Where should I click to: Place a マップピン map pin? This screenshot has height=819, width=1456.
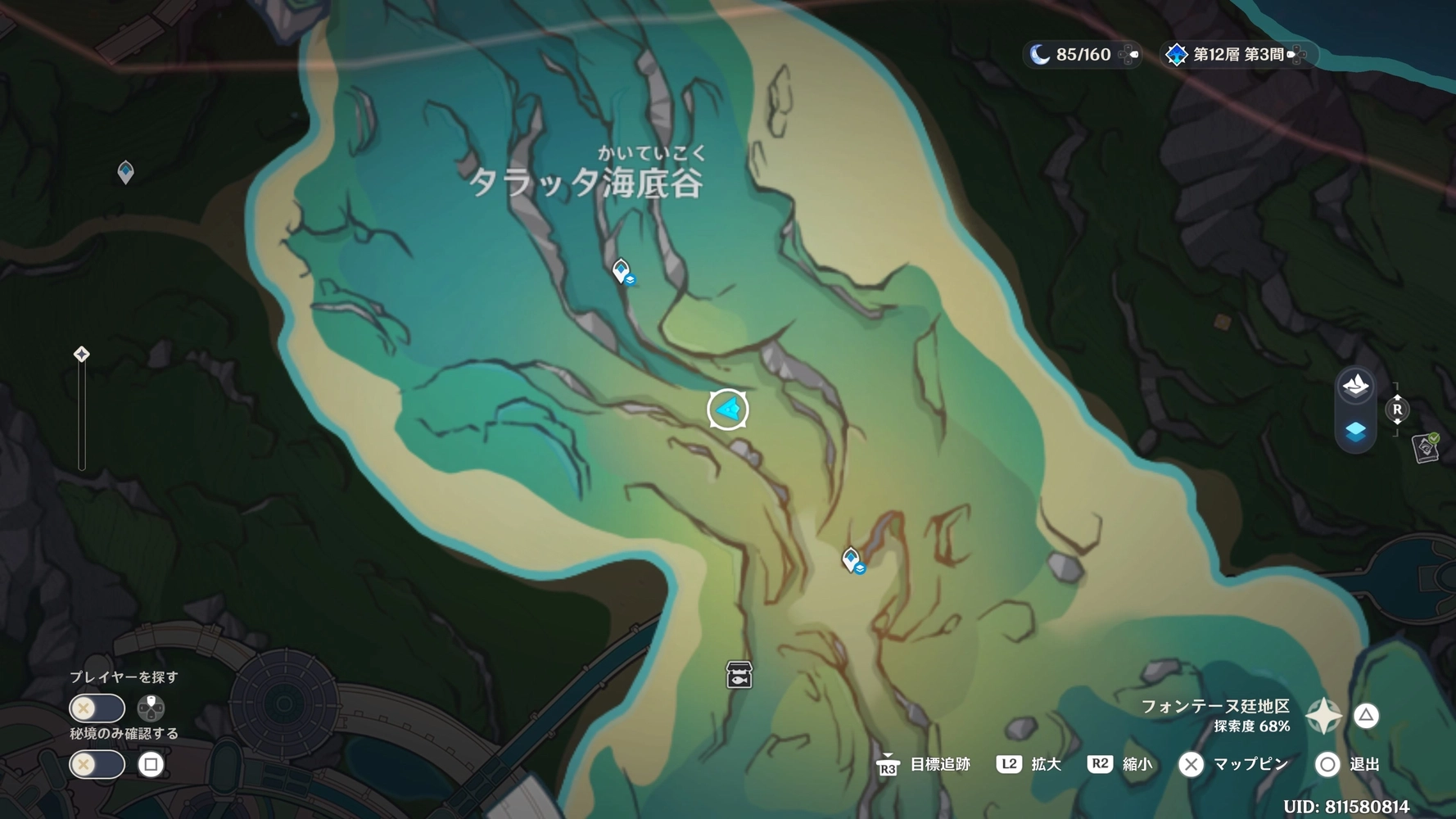click(x=1191, y=764)
